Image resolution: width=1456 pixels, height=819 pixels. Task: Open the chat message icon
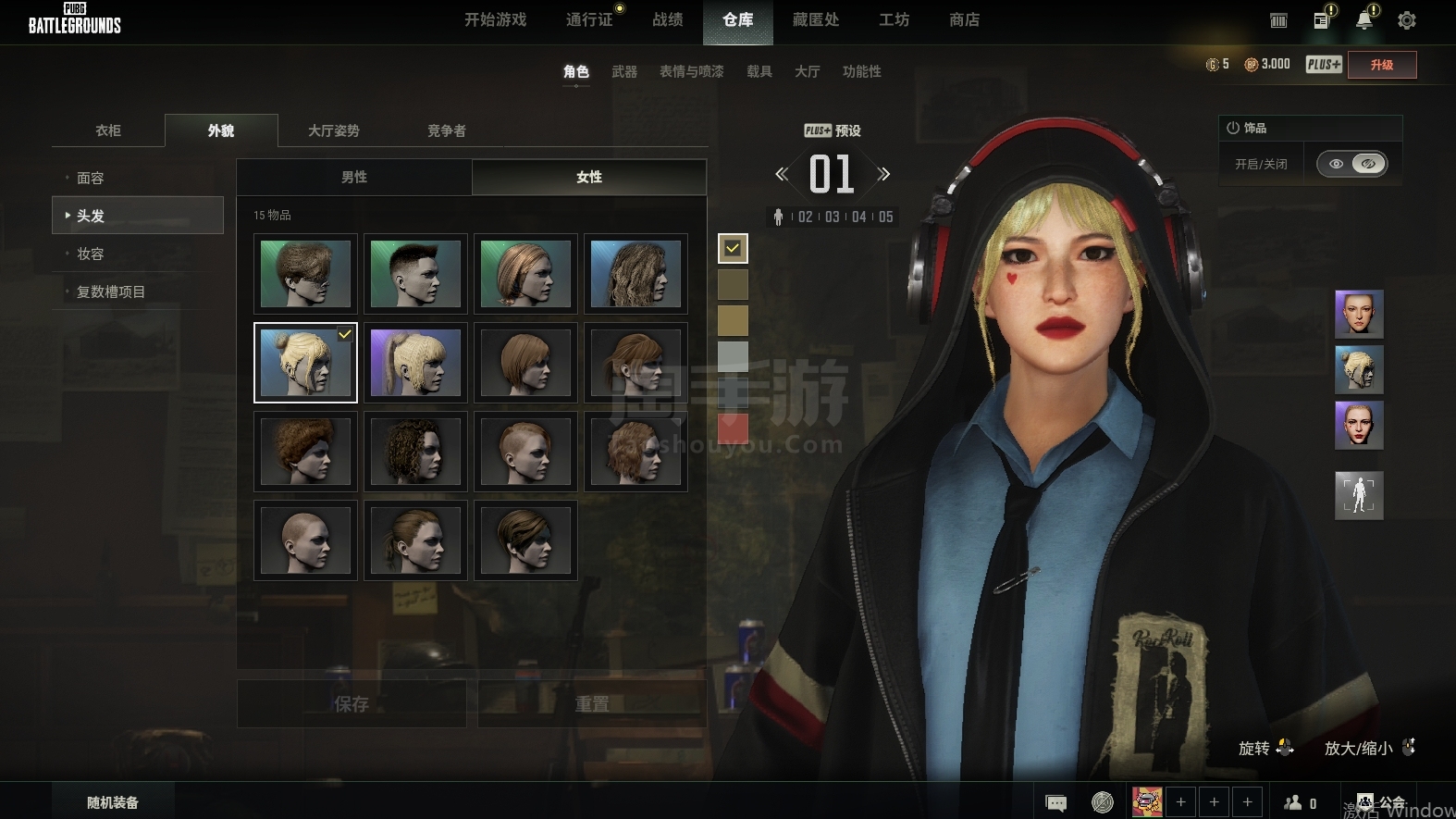(1055, 802)
